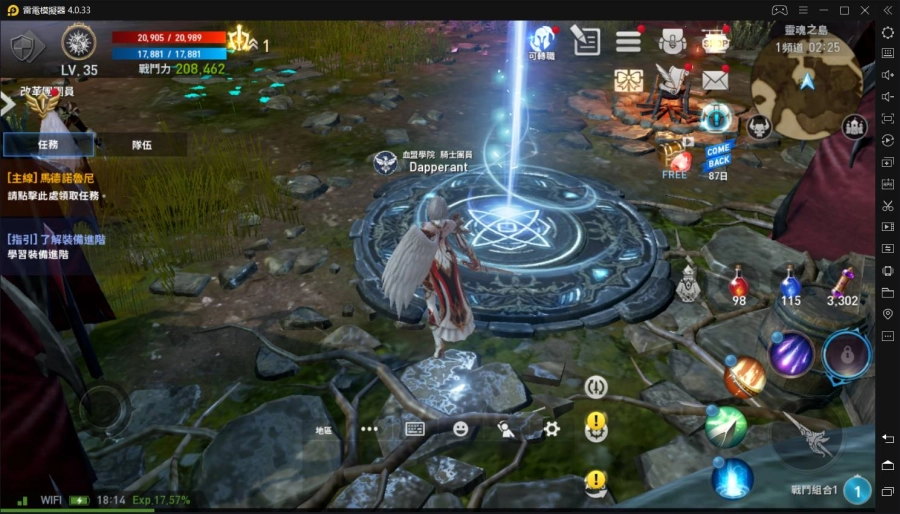Open the gear settings icon in chat bar
900x514 pixels.
click(x=551, y=429)
